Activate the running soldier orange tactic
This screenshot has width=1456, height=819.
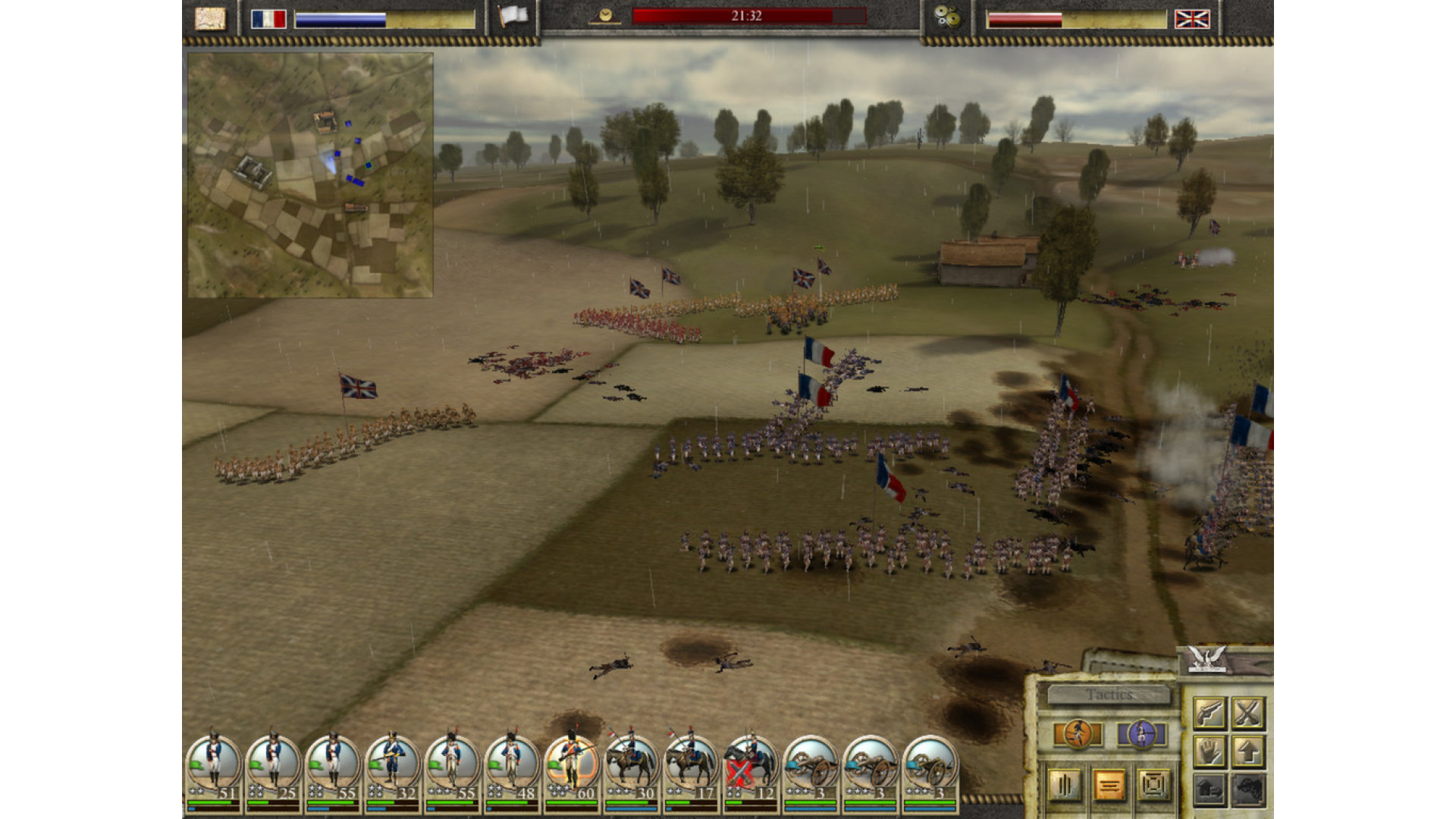pyautogui.click(x=1077, y=734)
